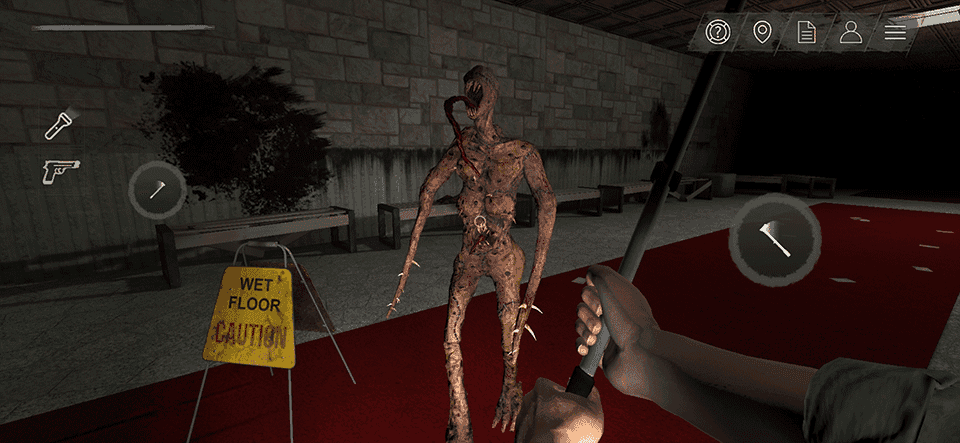
Task: Open the character profile icon
Action: pyautogui.click(x=851, y=33)
